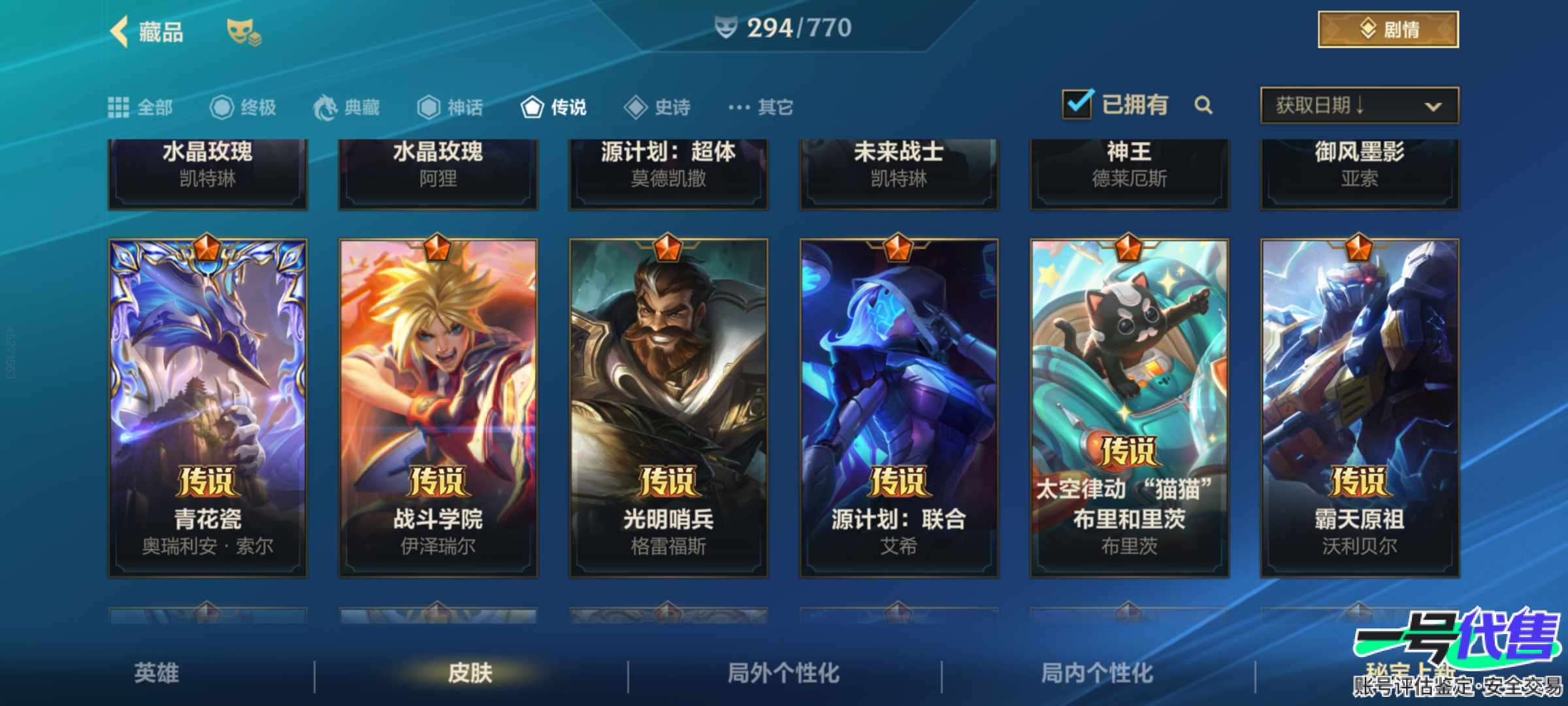Switch to the 传说 filter tab
This screenshot has width=1568, height=706.
tap(555, 107)
